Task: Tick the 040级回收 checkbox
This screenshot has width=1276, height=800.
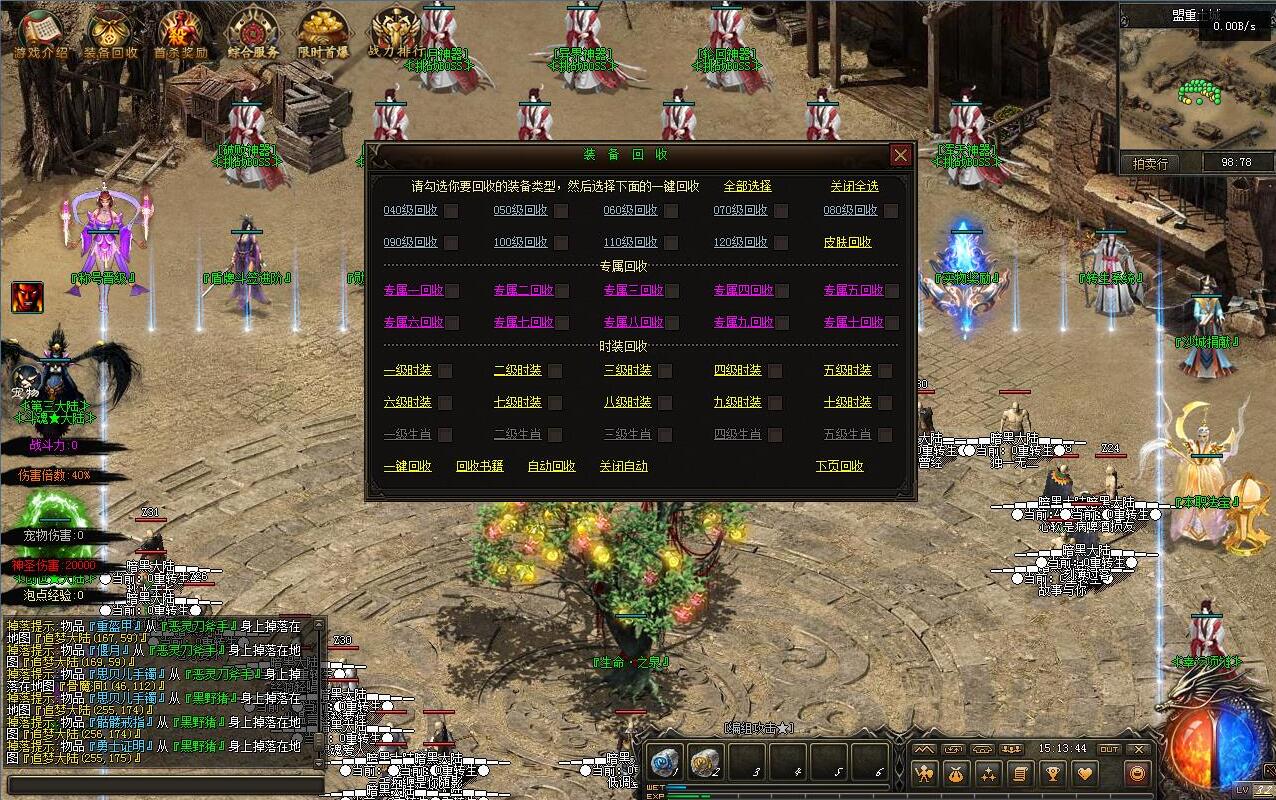Action: coord(452,211)
